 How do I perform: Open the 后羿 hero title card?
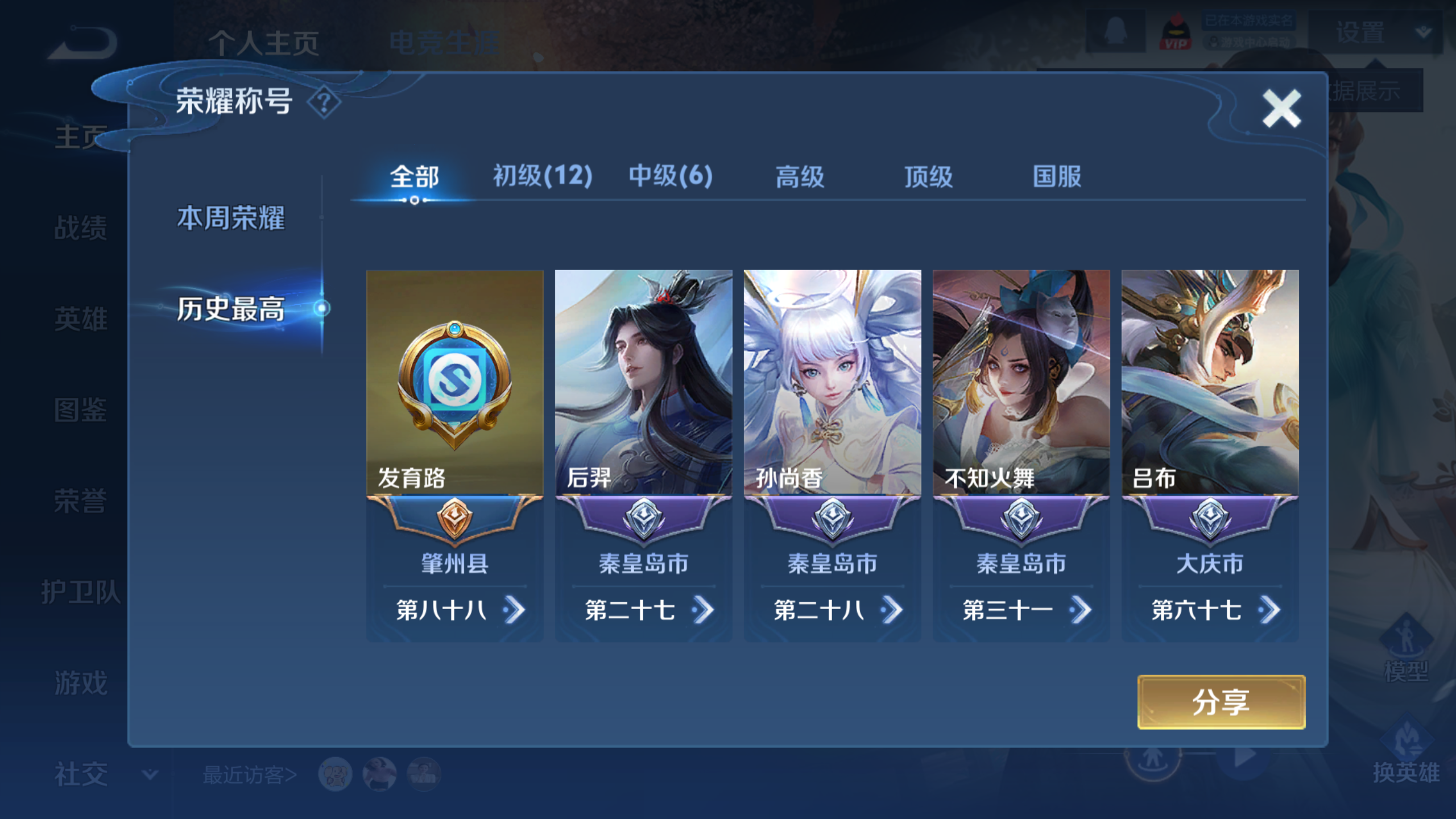coord(643,382)
